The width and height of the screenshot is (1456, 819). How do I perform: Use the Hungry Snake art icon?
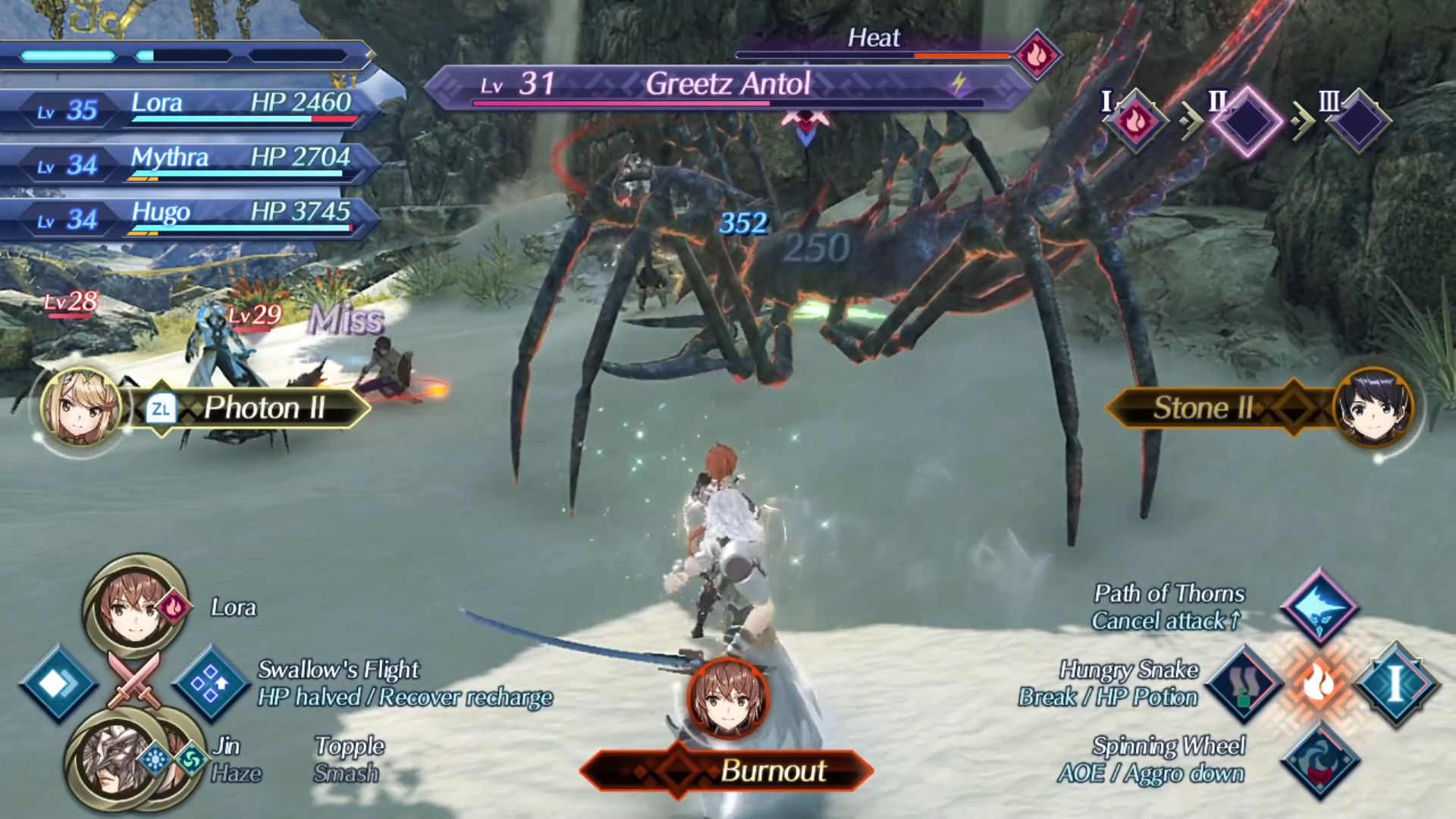pyautogui.click(x=1244, y=684)
